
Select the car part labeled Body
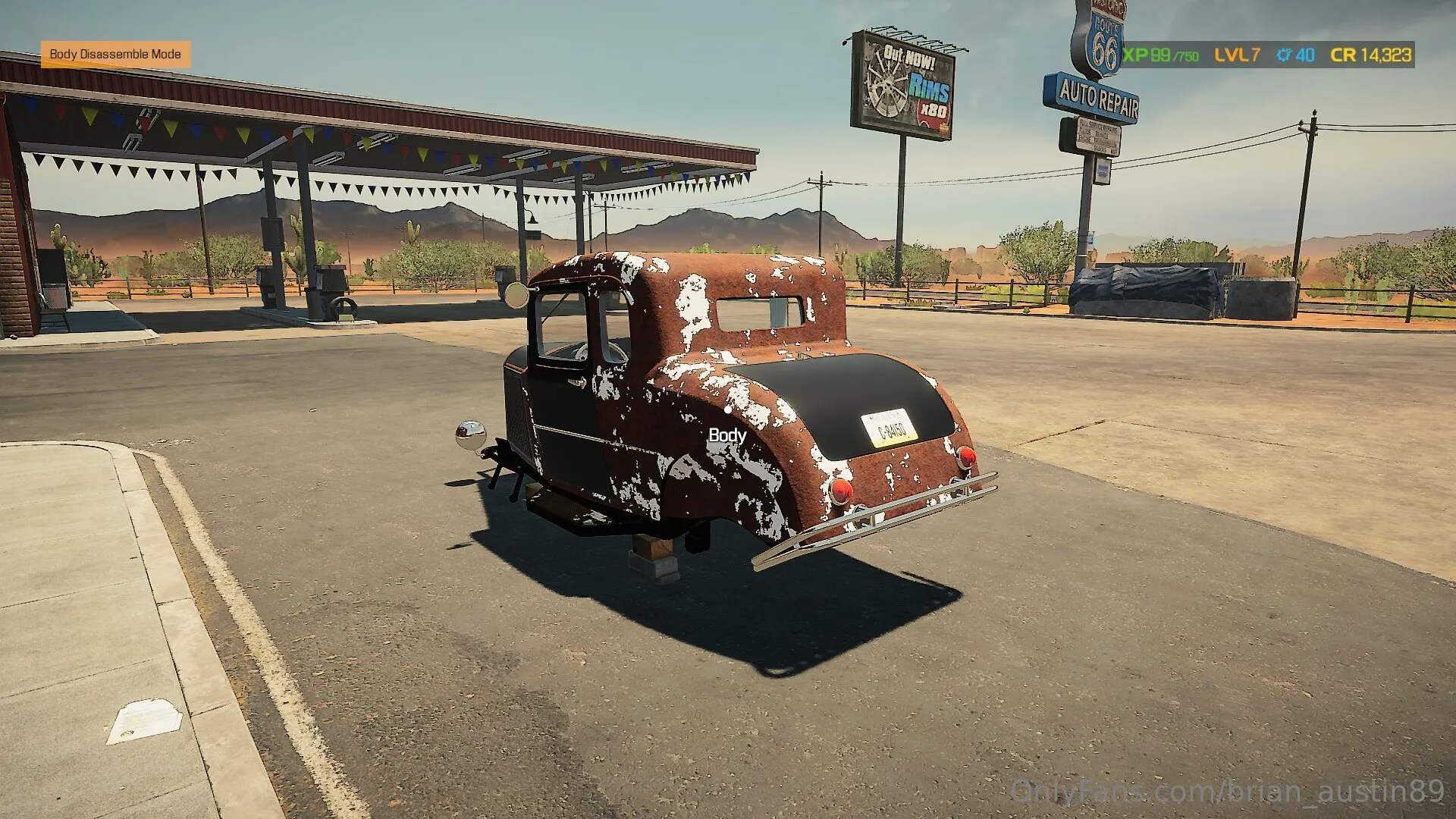tap(726, 435)
